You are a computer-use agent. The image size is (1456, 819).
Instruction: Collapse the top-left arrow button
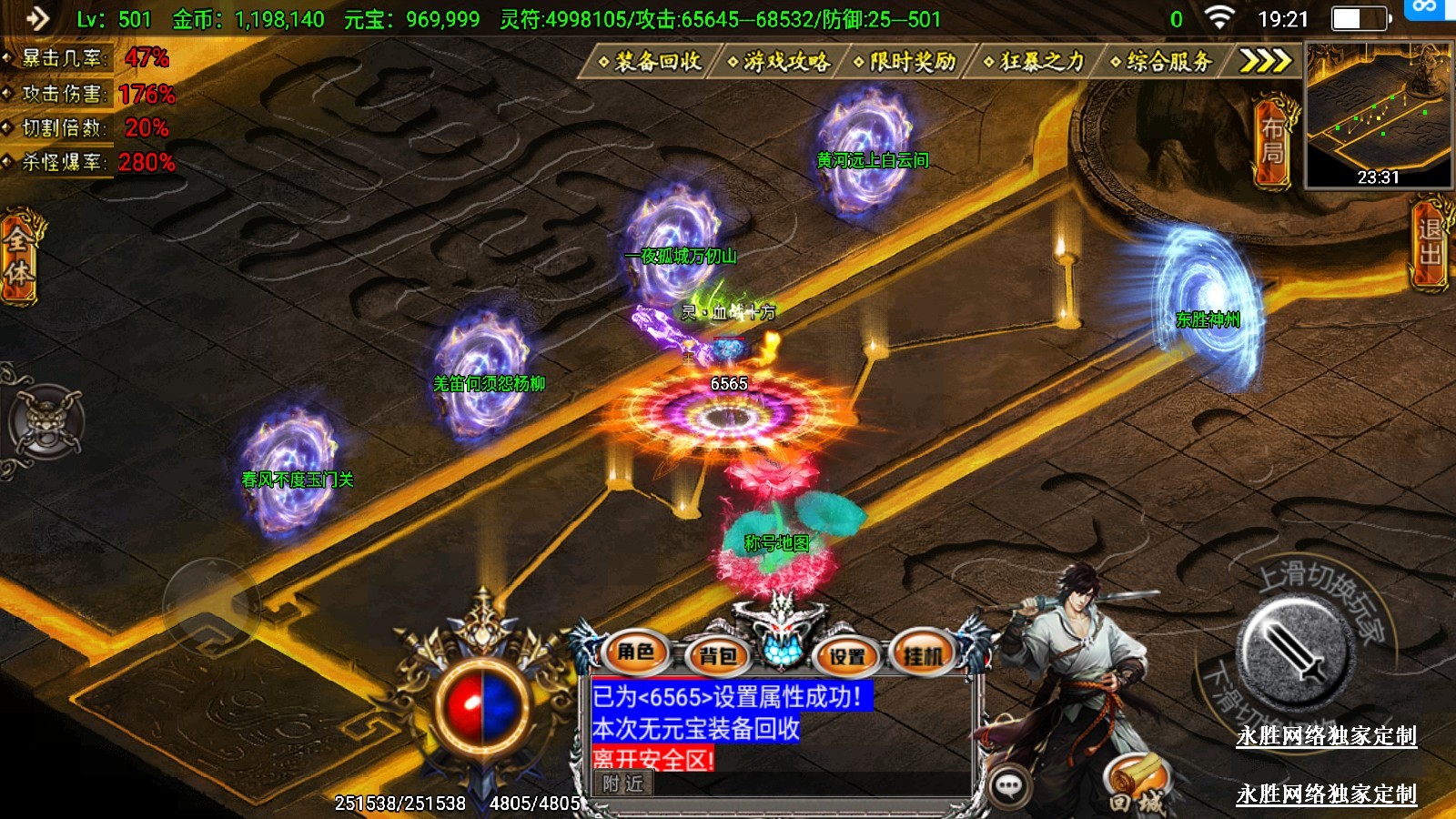[x=36, y=18]
